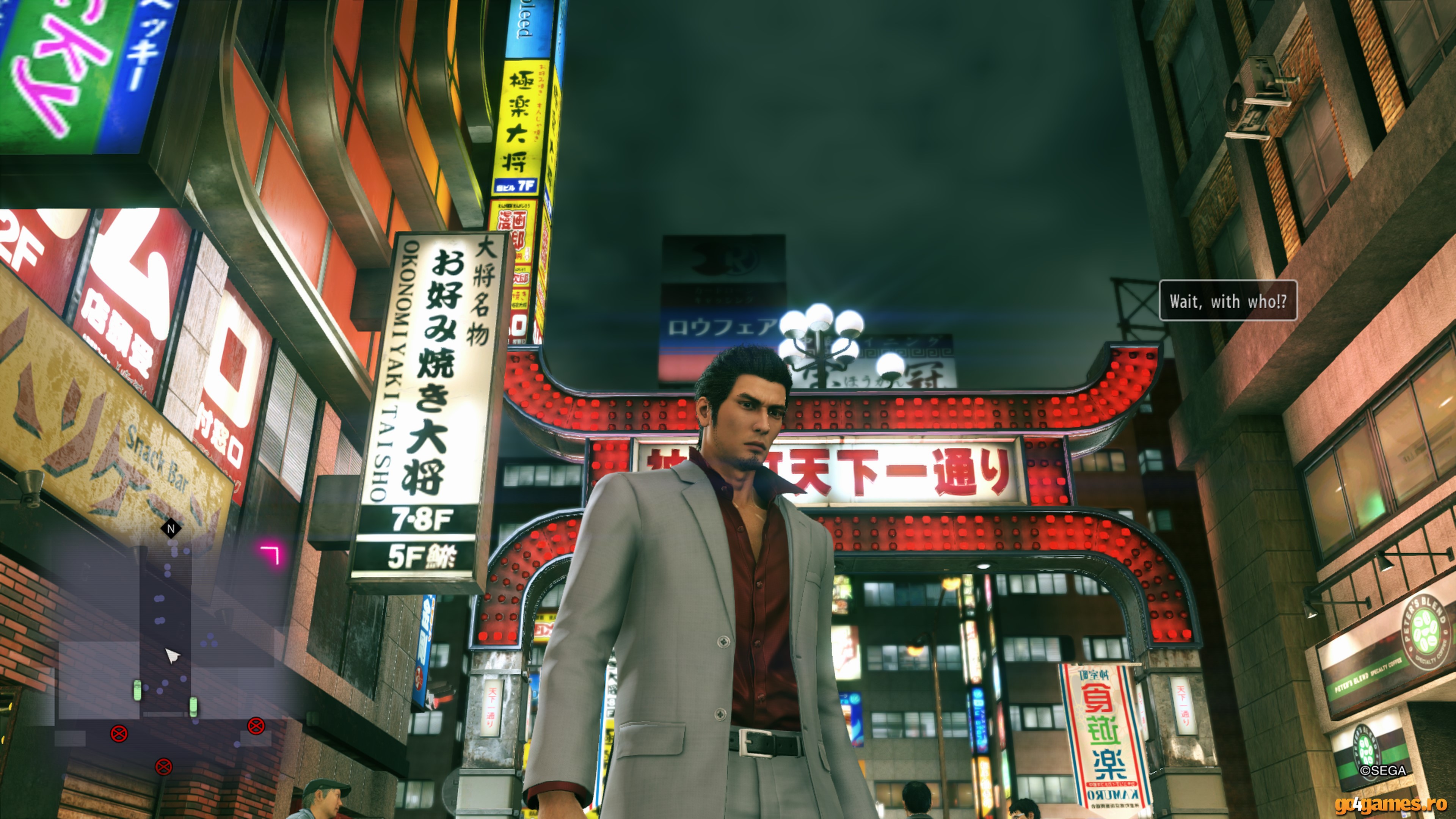This screenshot has height=819, width=1456.
Task: Click the lower red crossed-circle marker on the minimap
Action: [163, 766]
